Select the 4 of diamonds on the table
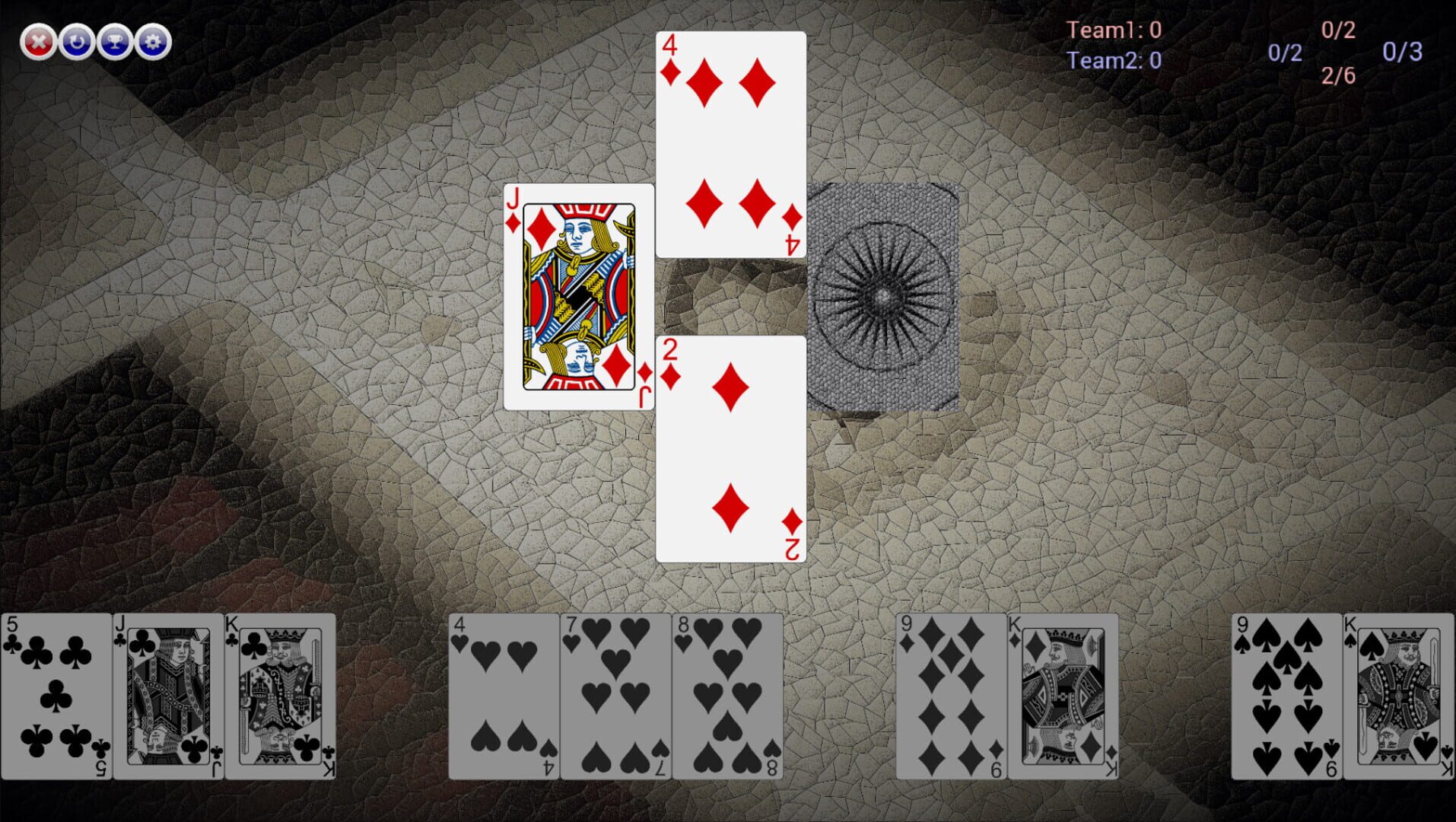The height and width of the screenshot is (822, 1456). click(x=731, y=141)
